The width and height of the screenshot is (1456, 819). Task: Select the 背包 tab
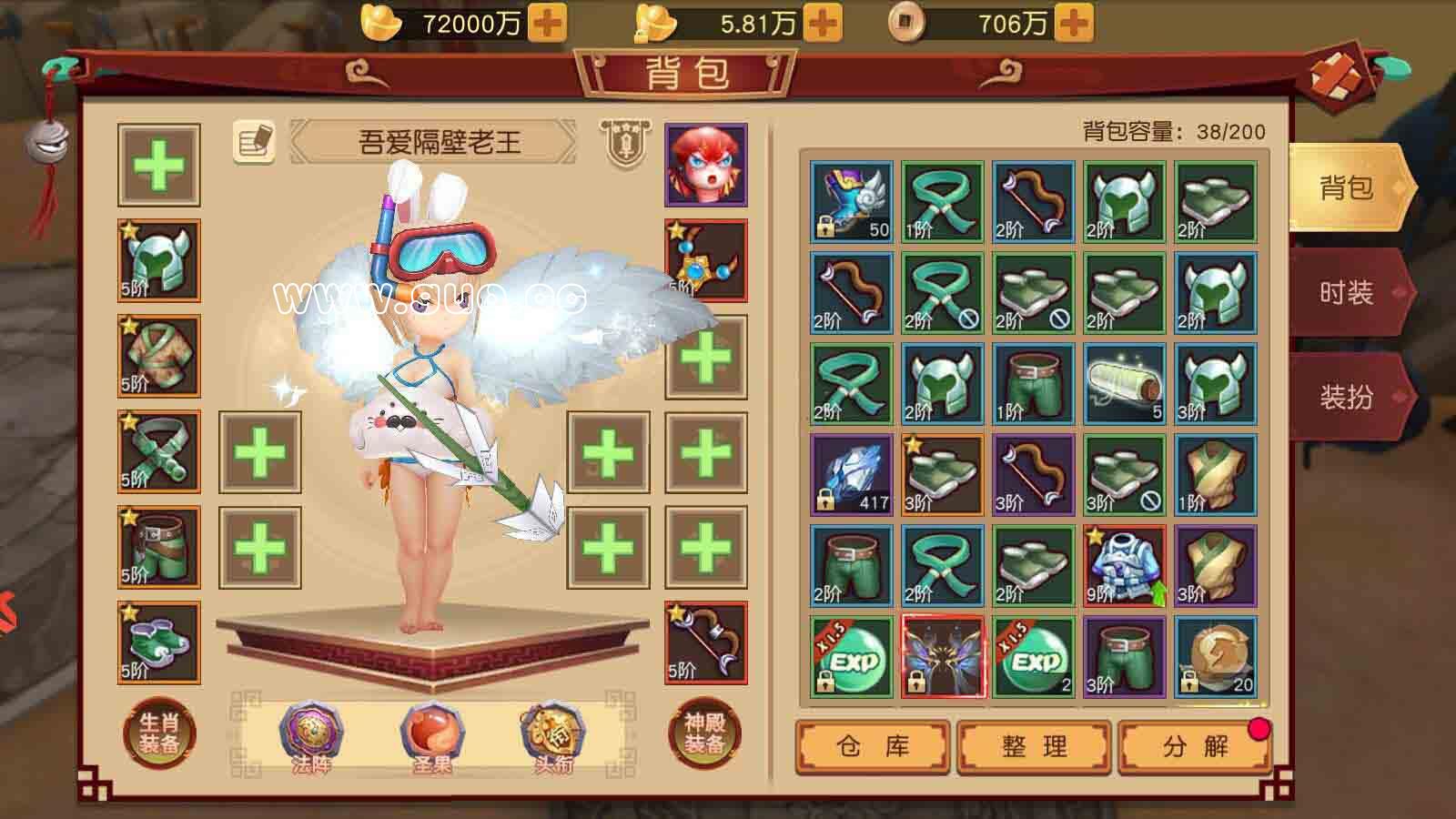(1346, 188)
